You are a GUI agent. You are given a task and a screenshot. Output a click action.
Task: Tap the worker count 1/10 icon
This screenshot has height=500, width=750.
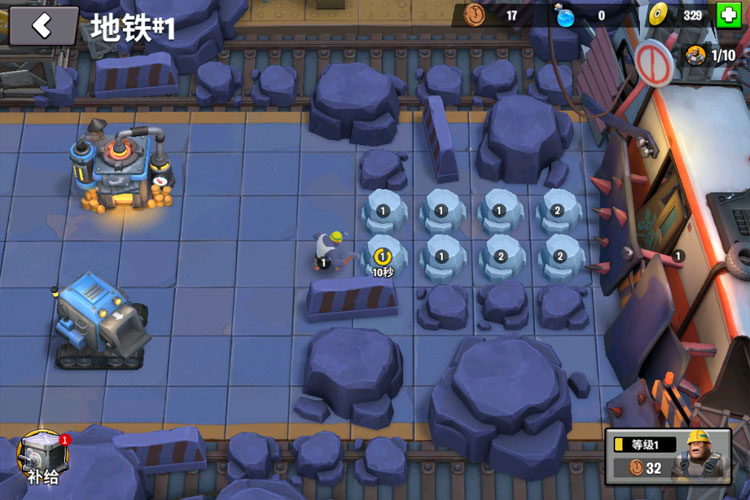point(711,54)
